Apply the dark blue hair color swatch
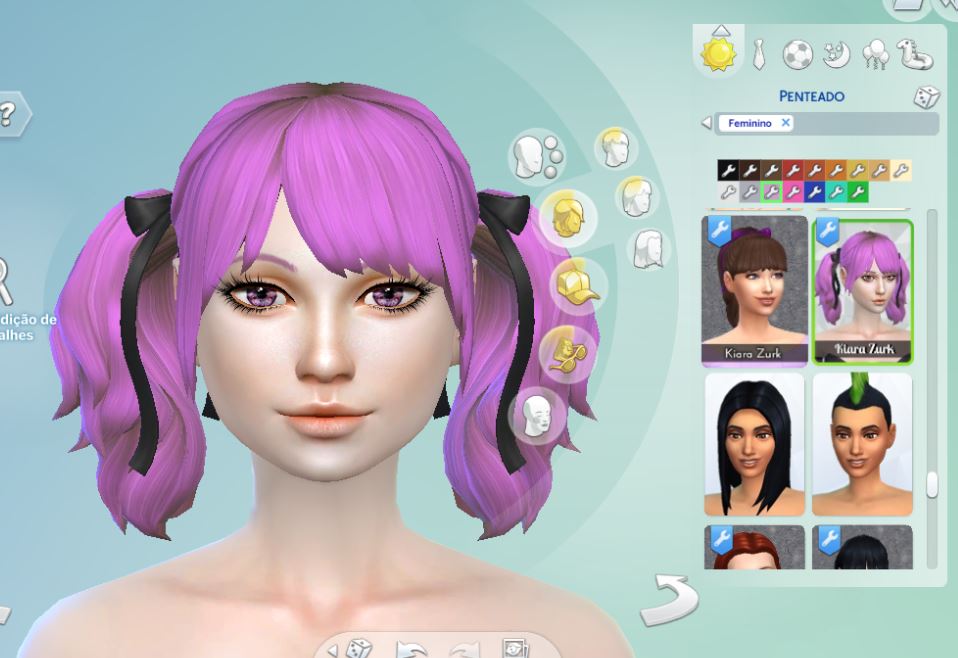Image resolution: width=958 pixels, height=658 pixels. tap(814, 191)
